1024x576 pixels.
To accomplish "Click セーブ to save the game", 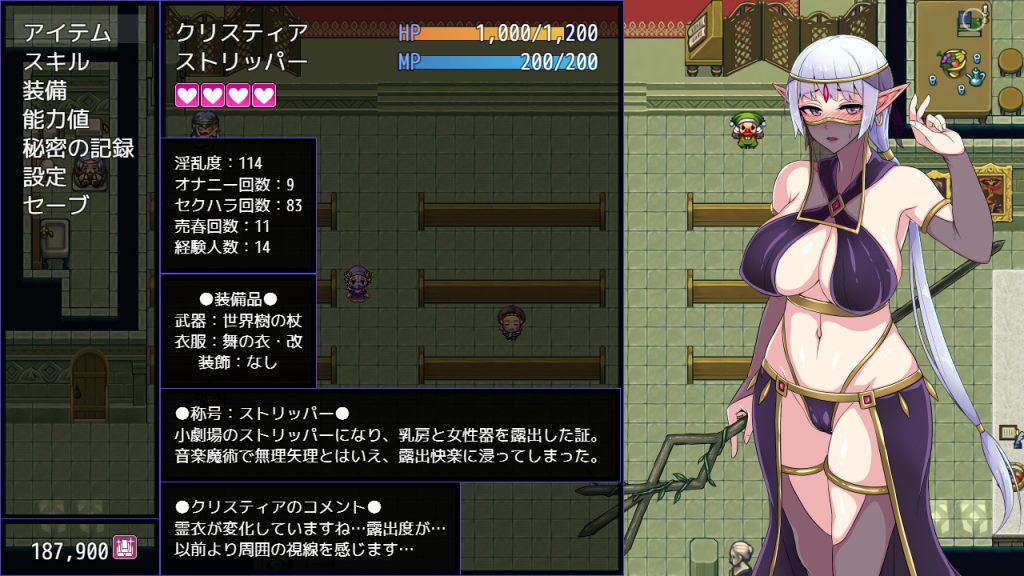I will (56, 206).
